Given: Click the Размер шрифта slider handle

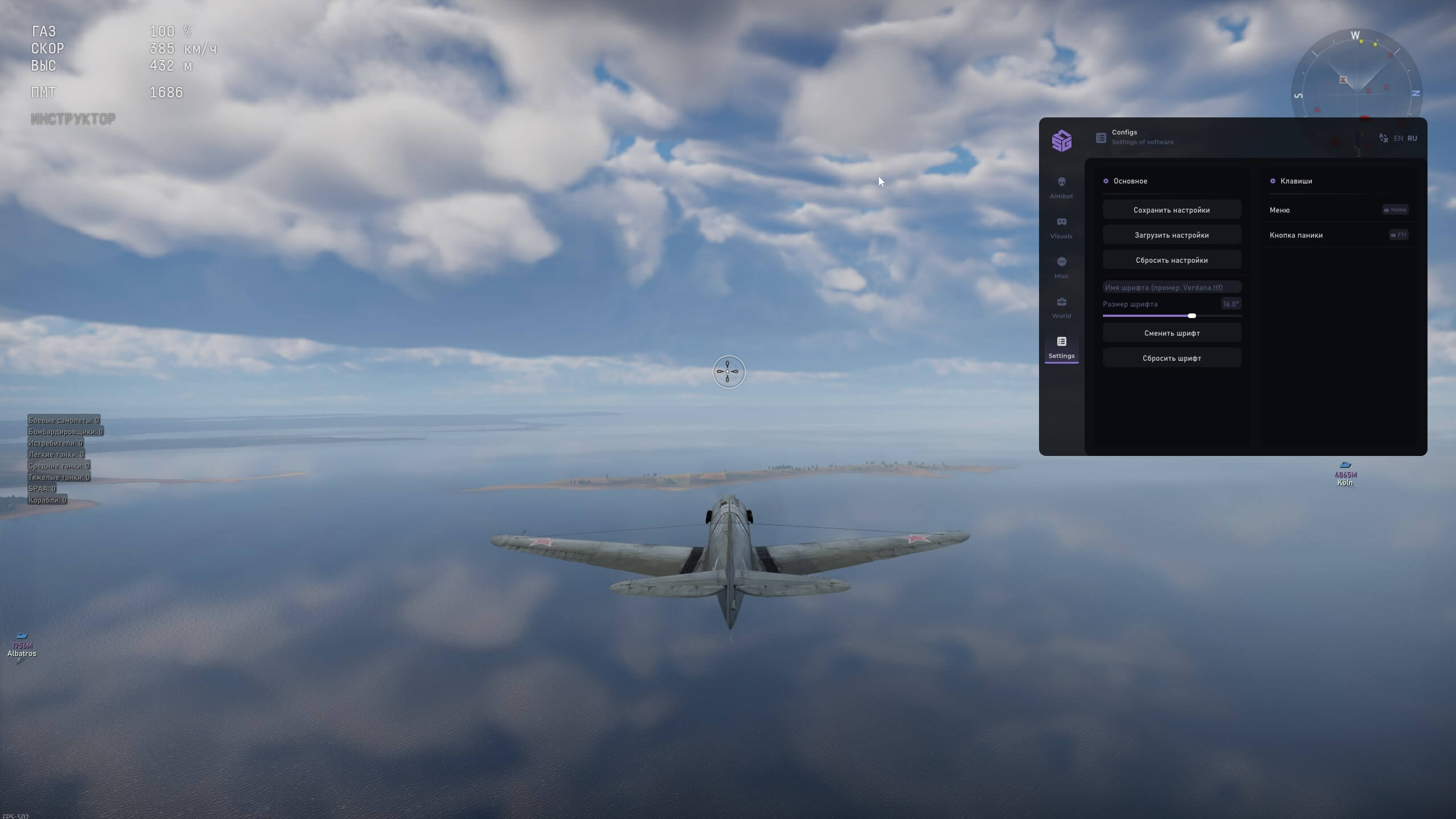Looking at the screenshot, I should click(1192, 316).
